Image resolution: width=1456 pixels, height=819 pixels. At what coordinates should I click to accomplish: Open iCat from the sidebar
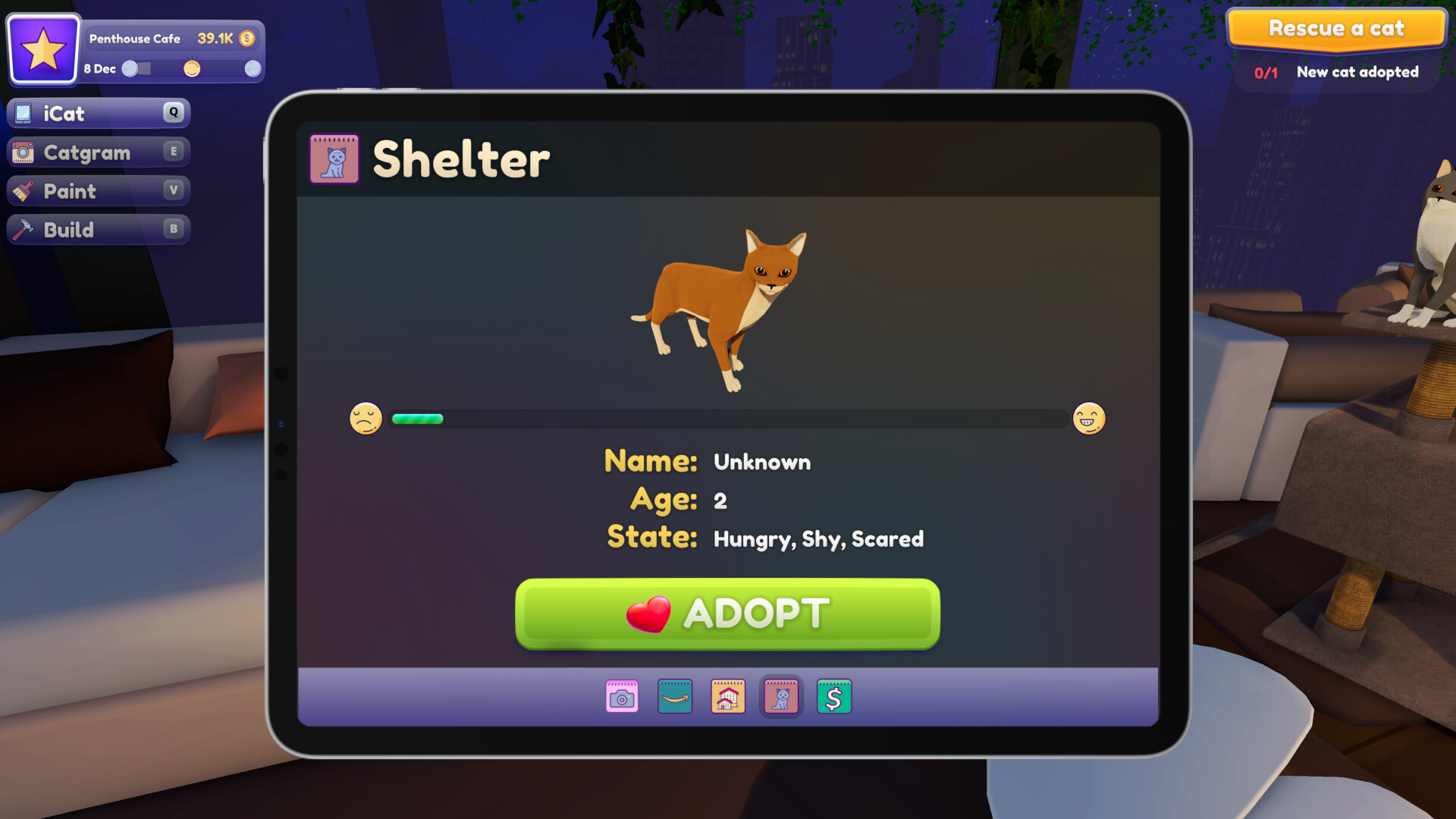click(97, 113)
